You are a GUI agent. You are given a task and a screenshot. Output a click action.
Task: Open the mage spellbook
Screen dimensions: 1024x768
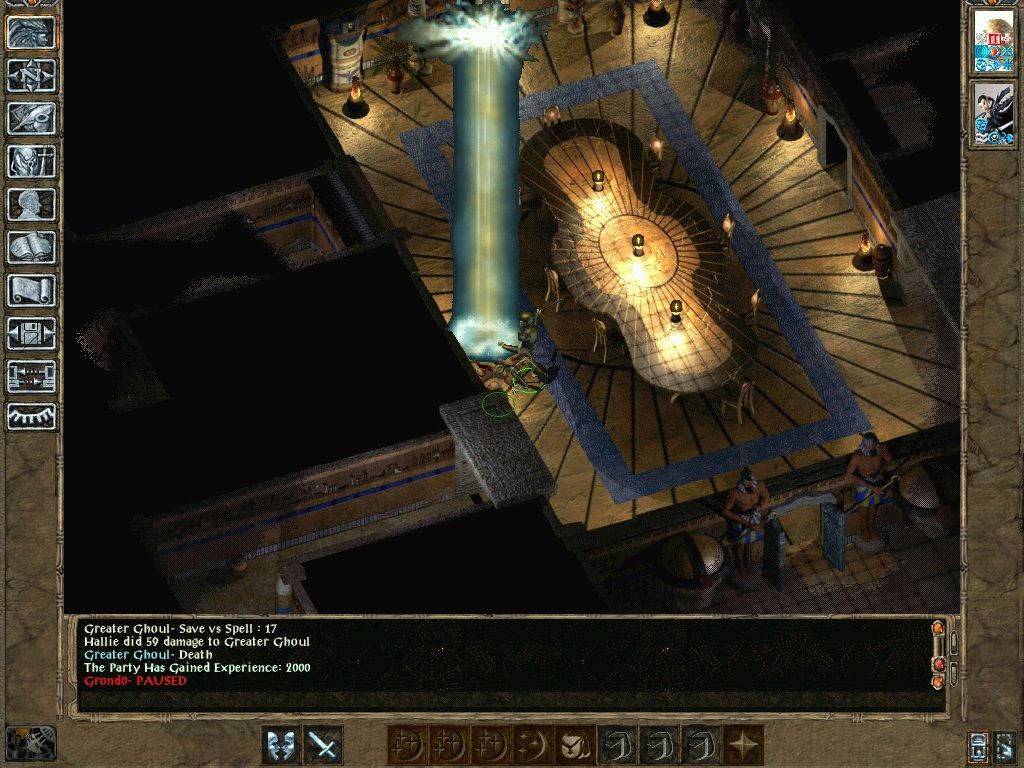[x=32, y=247]
